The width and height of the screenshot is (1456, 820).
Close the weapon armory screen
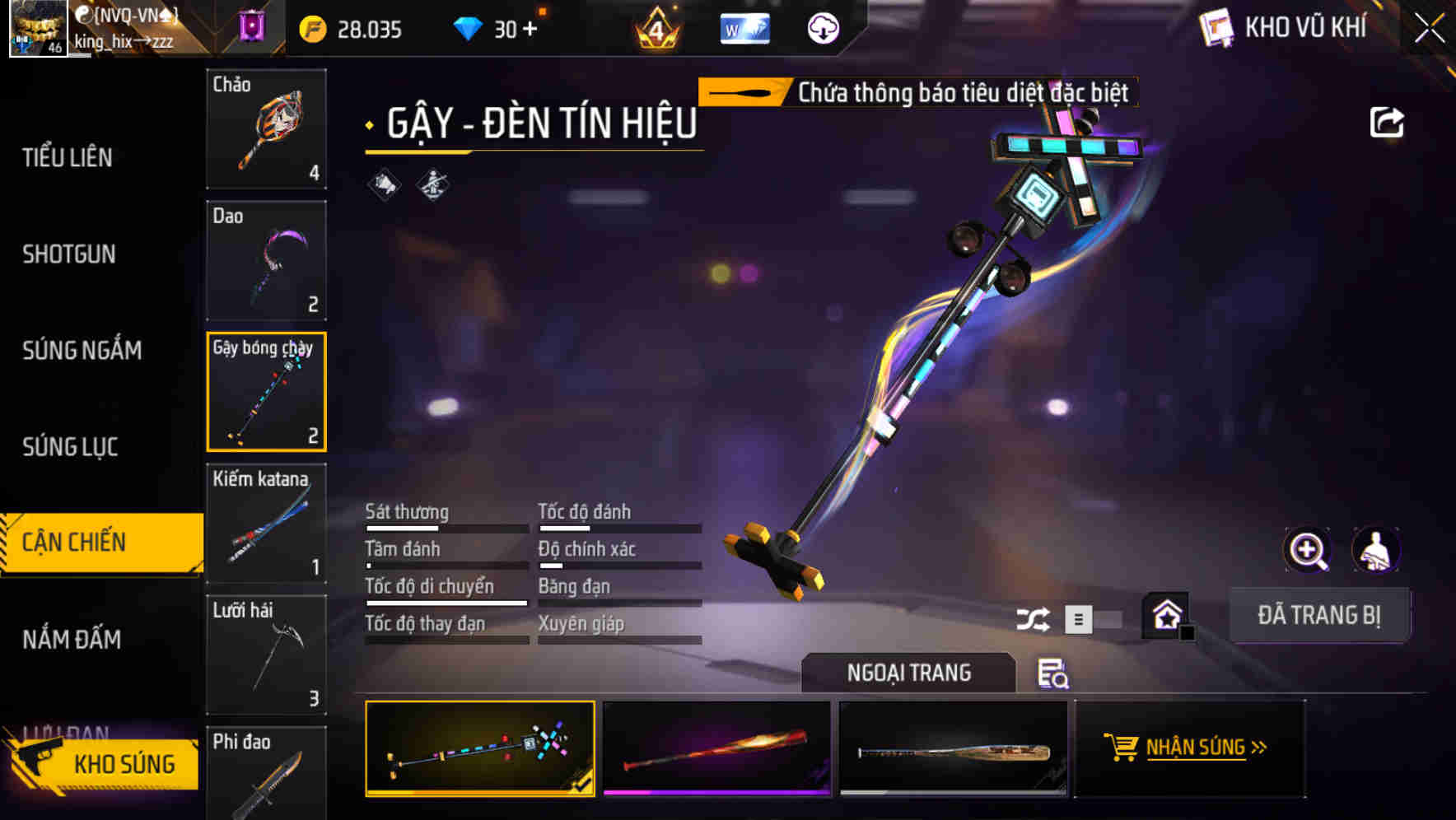coord(1430,29)
